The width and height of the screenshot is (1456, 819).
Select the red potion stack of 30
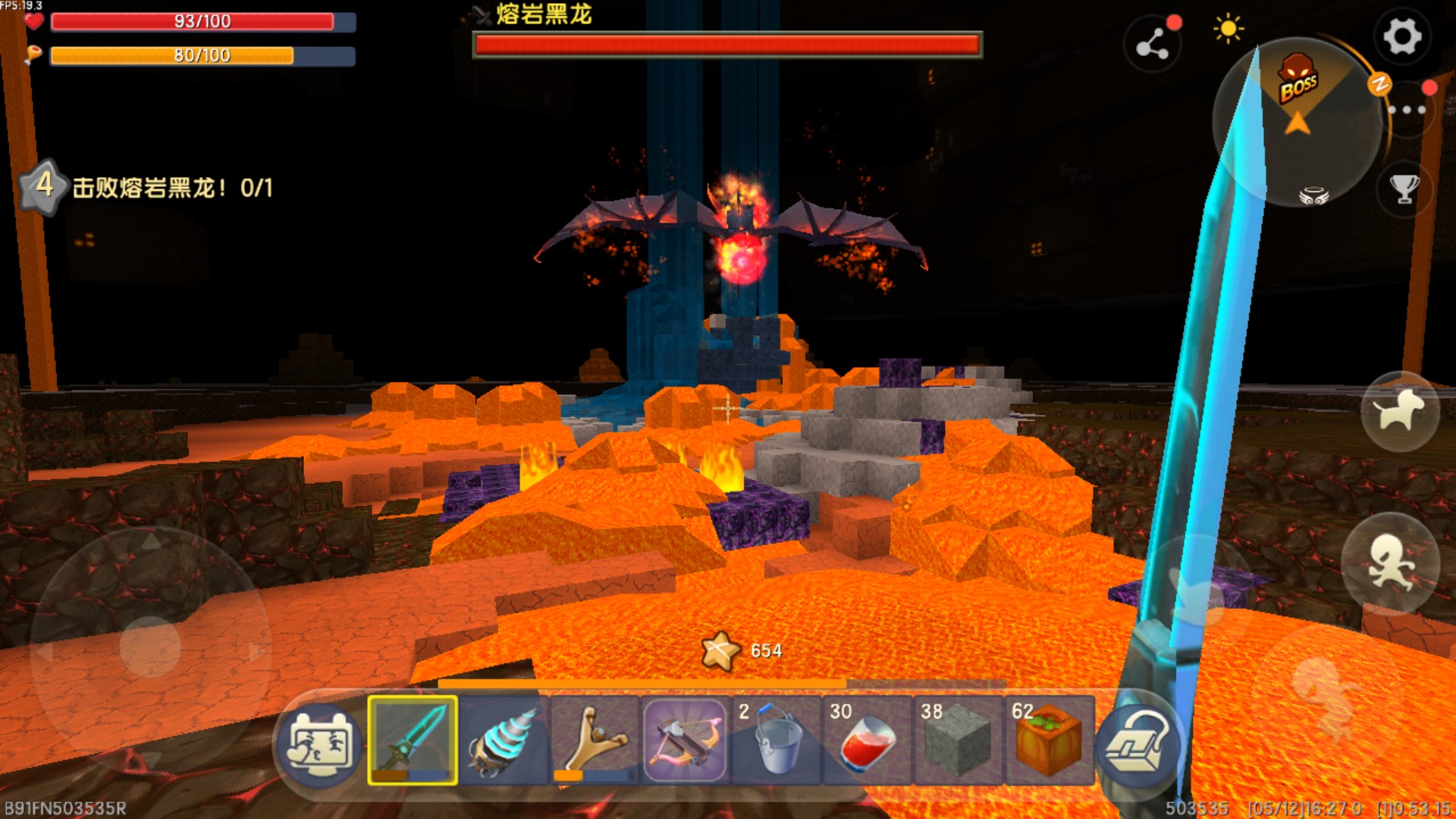tap(867, 740)
